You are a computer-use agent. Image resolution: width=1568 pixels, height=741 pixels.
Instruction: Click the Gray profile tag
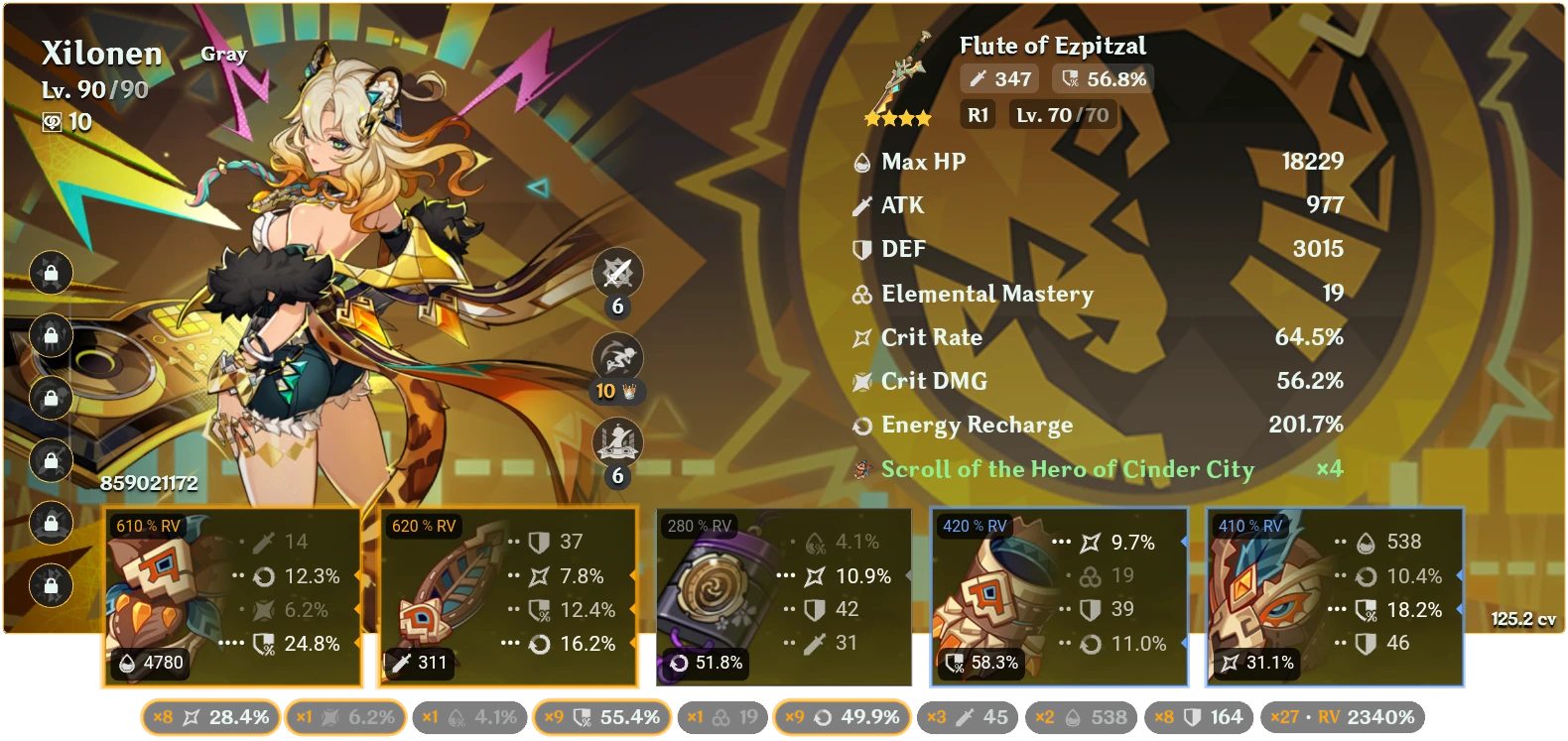point(222,54)
